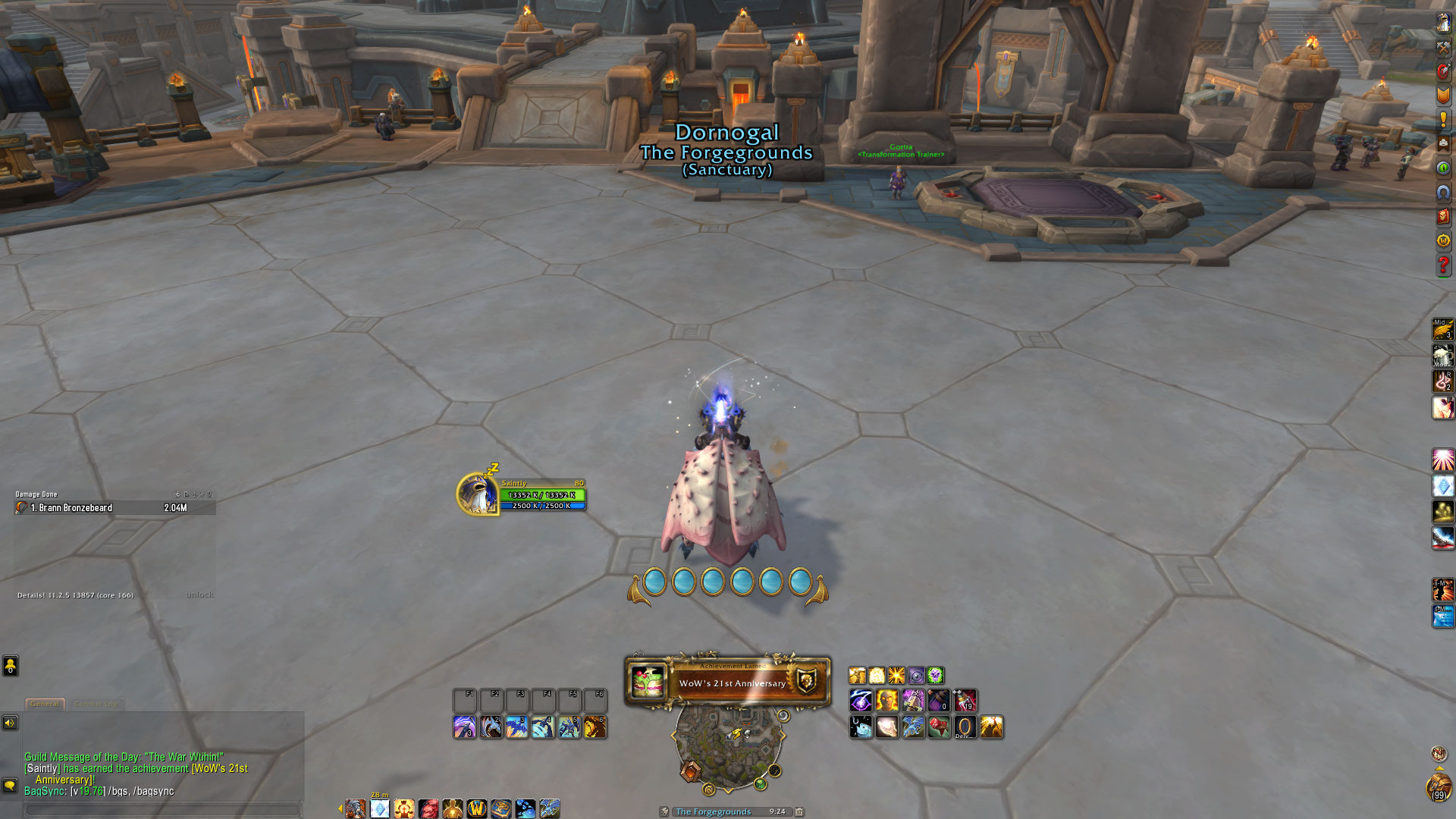Open the green eye group finder button
The image size is (1456, 819).
pyautogui.click(x=1443, y=168)
